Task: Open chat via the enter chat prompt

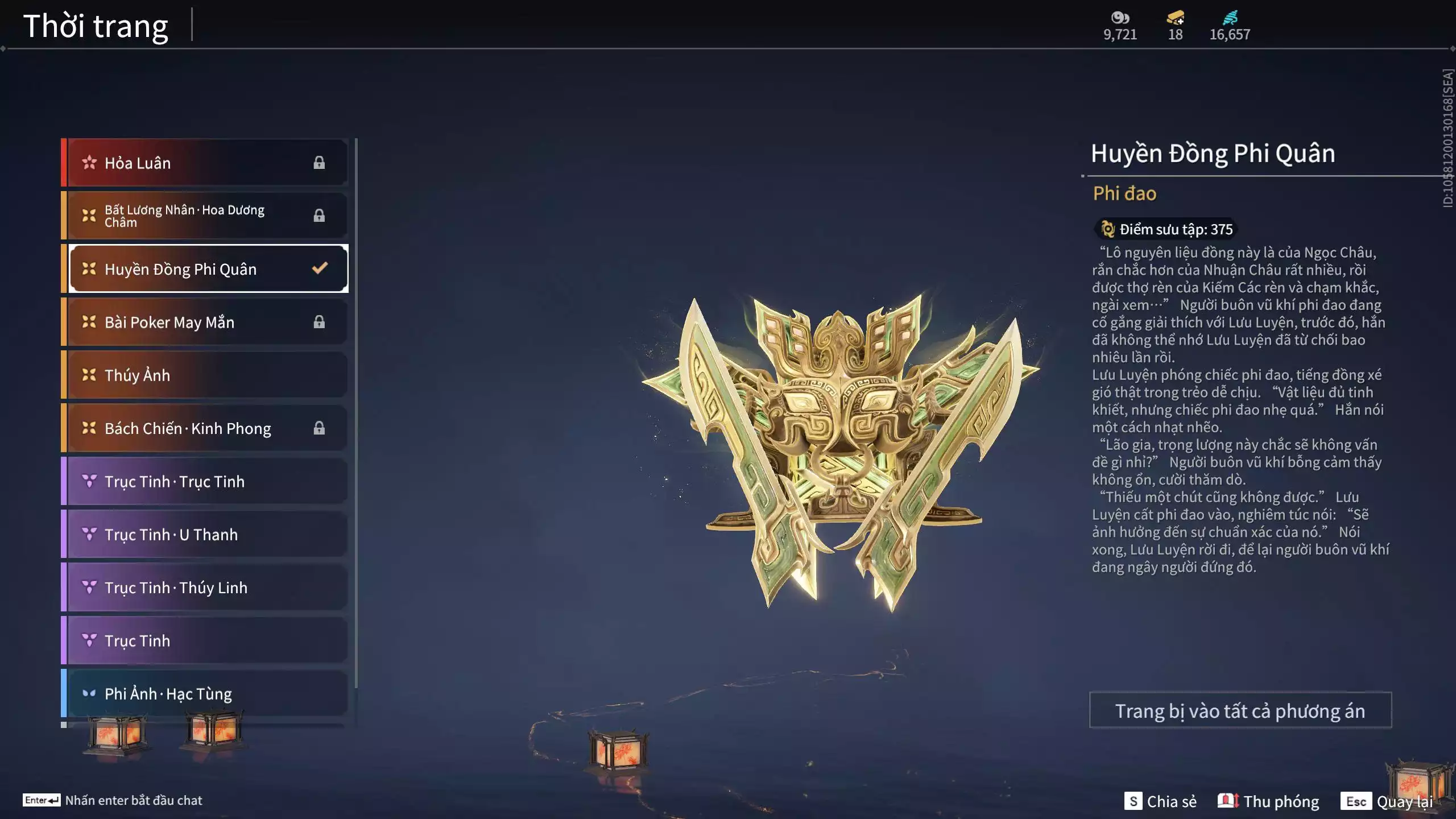Action: pos(113,800)
